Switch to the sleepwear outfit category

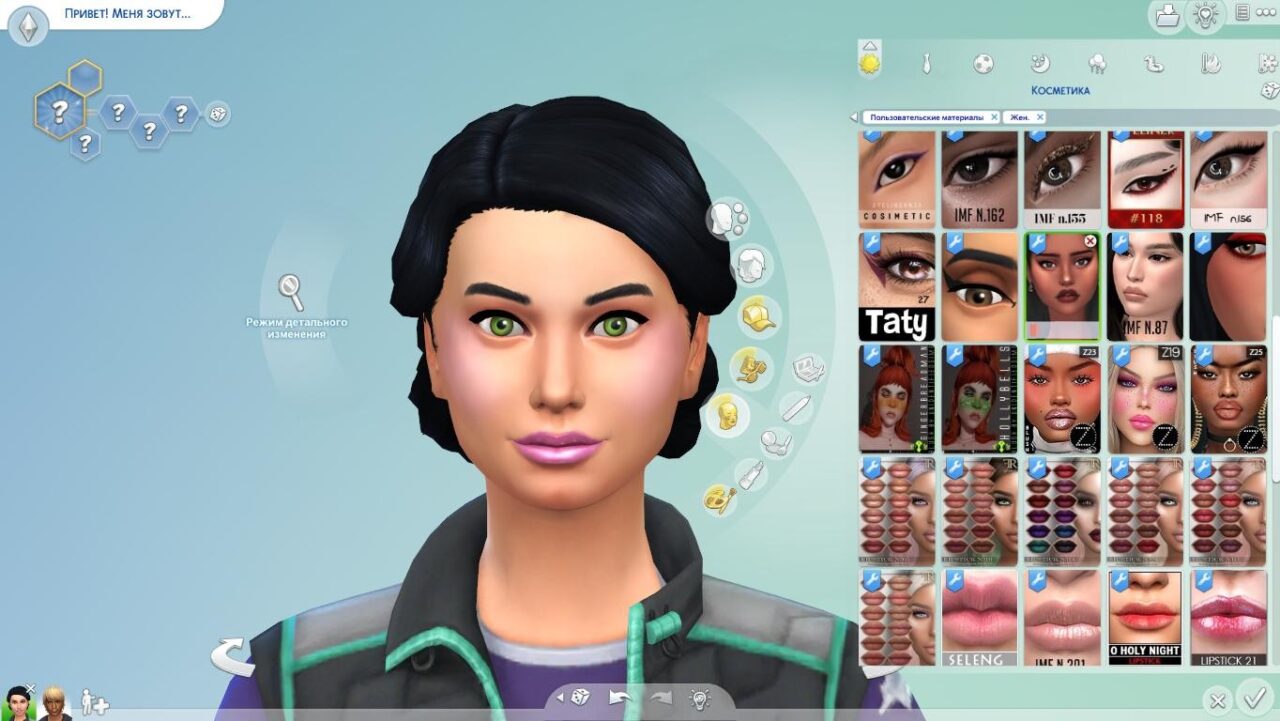point(1040,64)
